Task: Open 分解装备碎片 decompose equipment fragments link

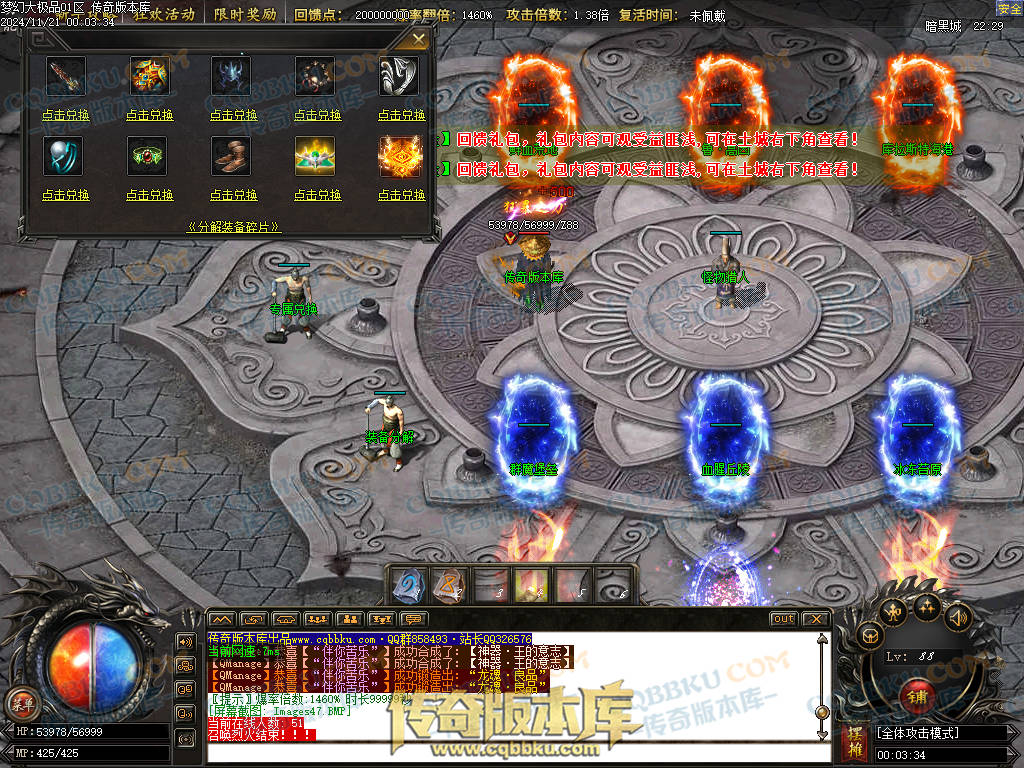Action: pos(233,227)
